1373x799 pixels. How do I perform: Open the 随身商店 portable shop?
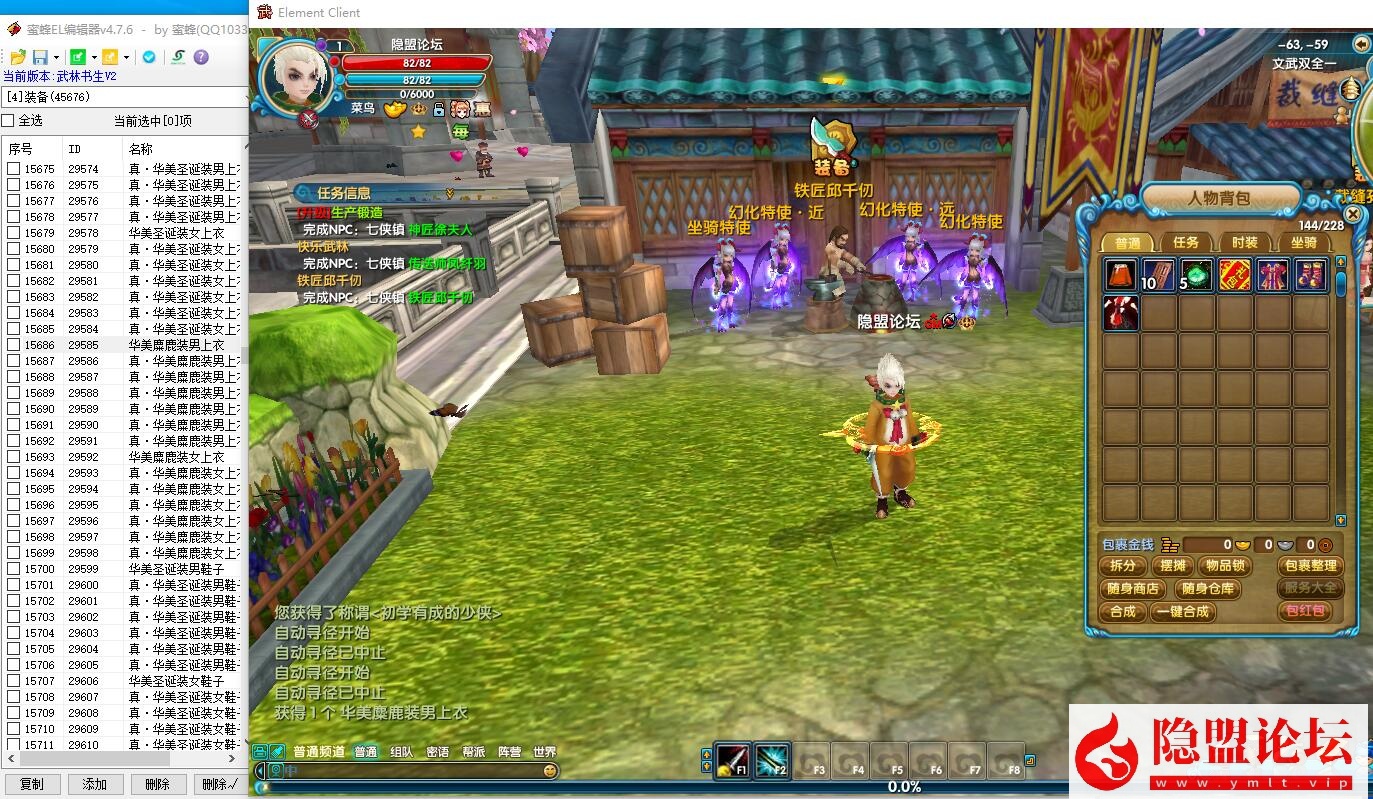(x=1134, y=589)
